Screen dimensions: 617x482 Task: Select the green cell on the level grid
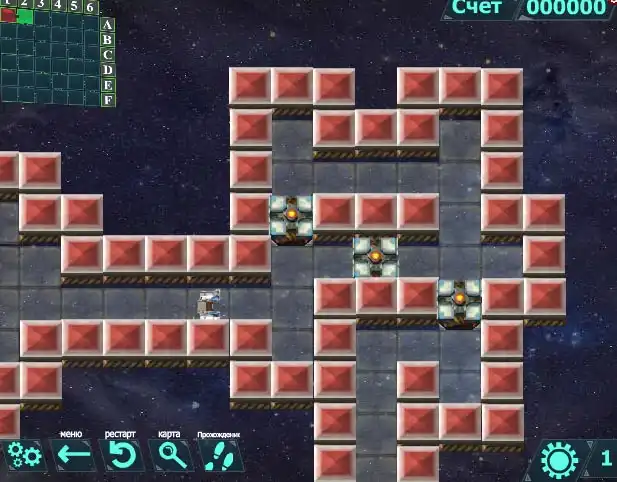pos(25,17)
